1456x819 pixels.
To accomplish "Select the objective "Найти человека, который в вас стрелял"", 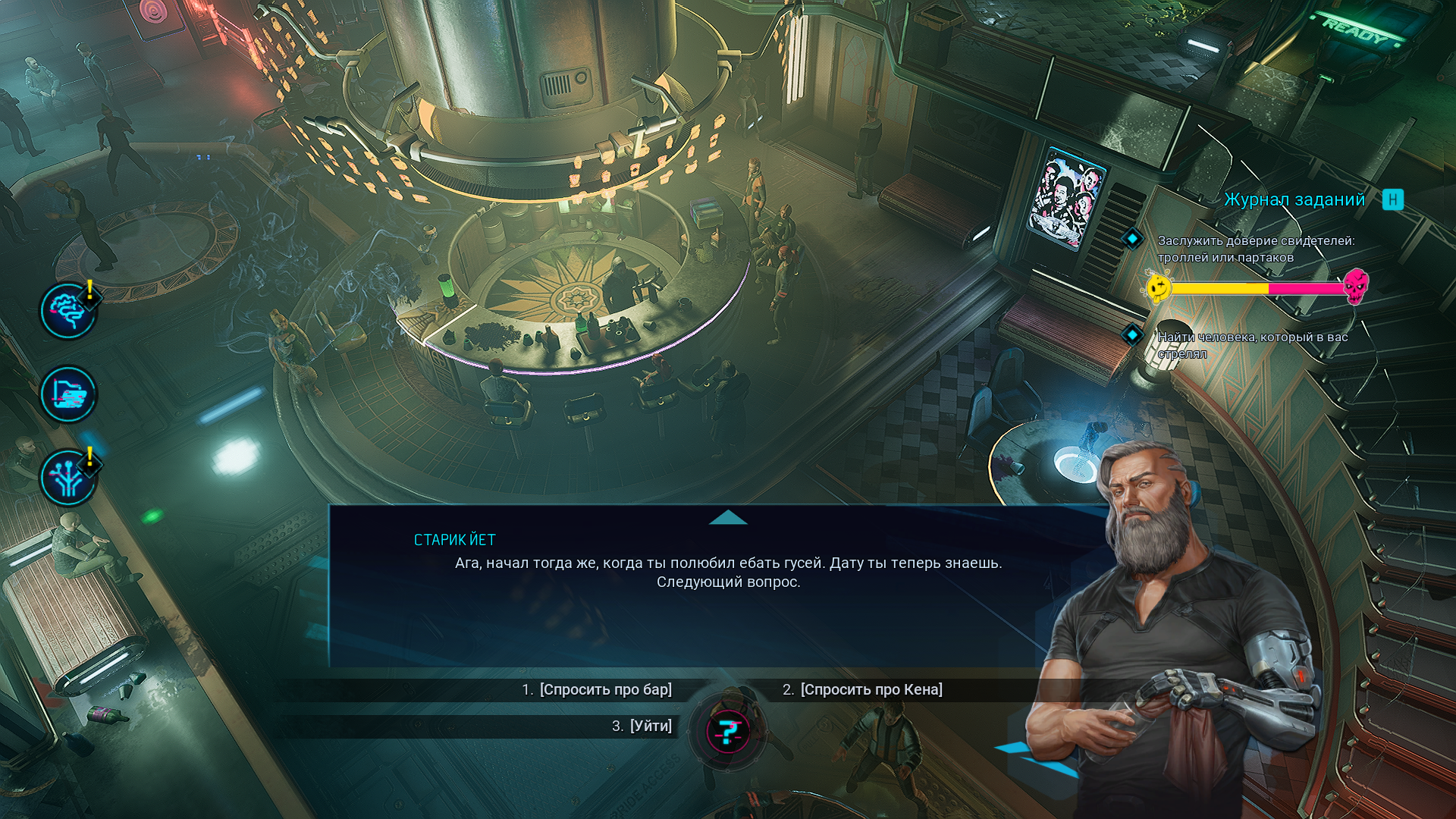I will pyautogui.click(x=1251, y=345).
